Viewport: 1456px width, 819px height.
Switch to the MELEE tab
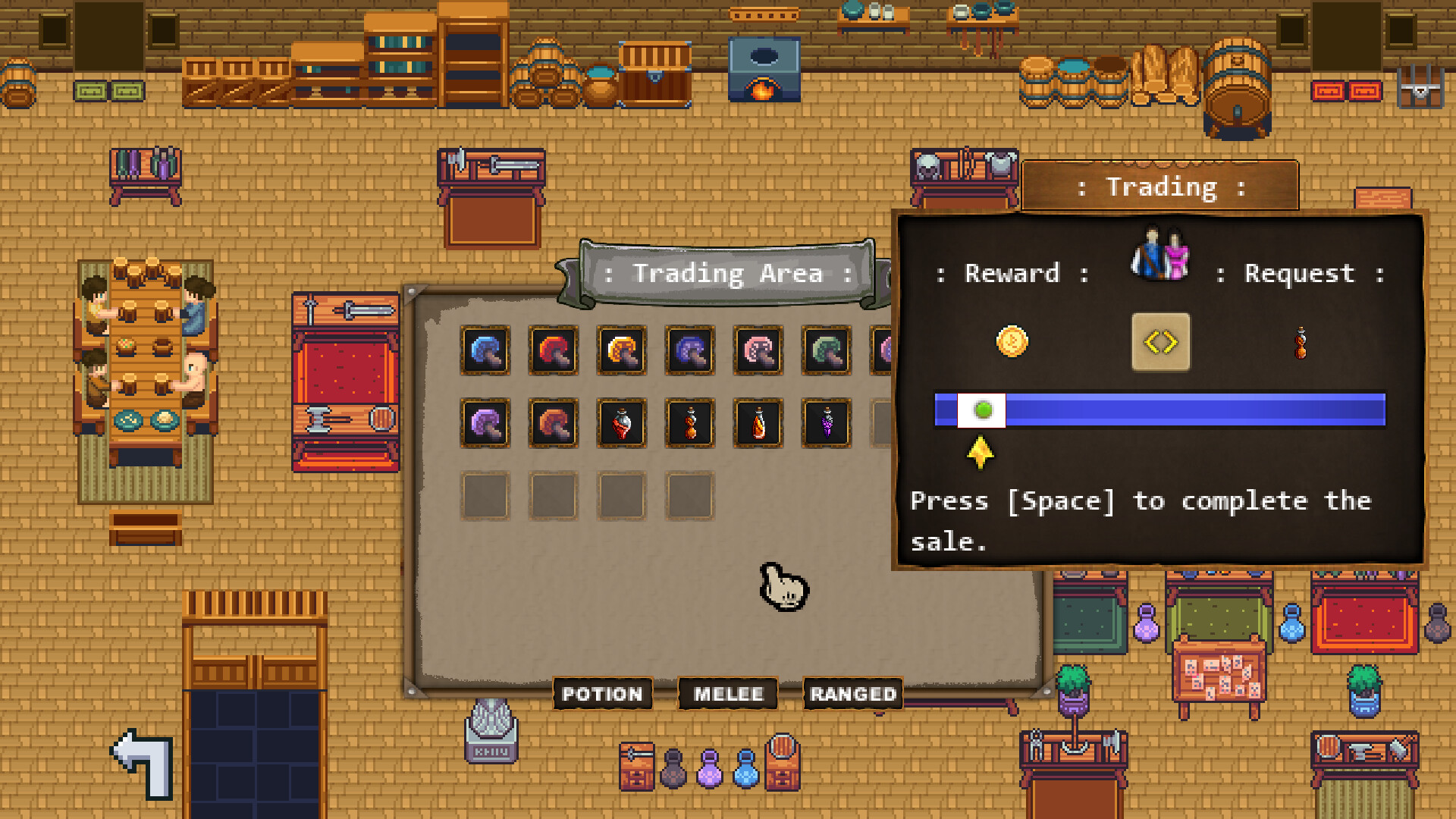coord(727,694)
